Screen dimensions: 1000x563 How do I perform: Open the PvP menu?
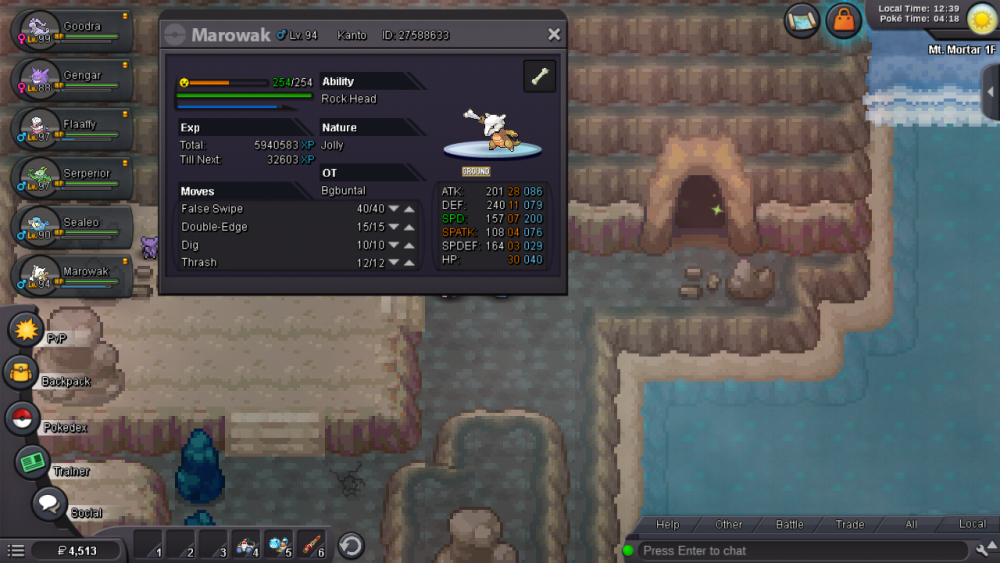click(x=24, y=329)
